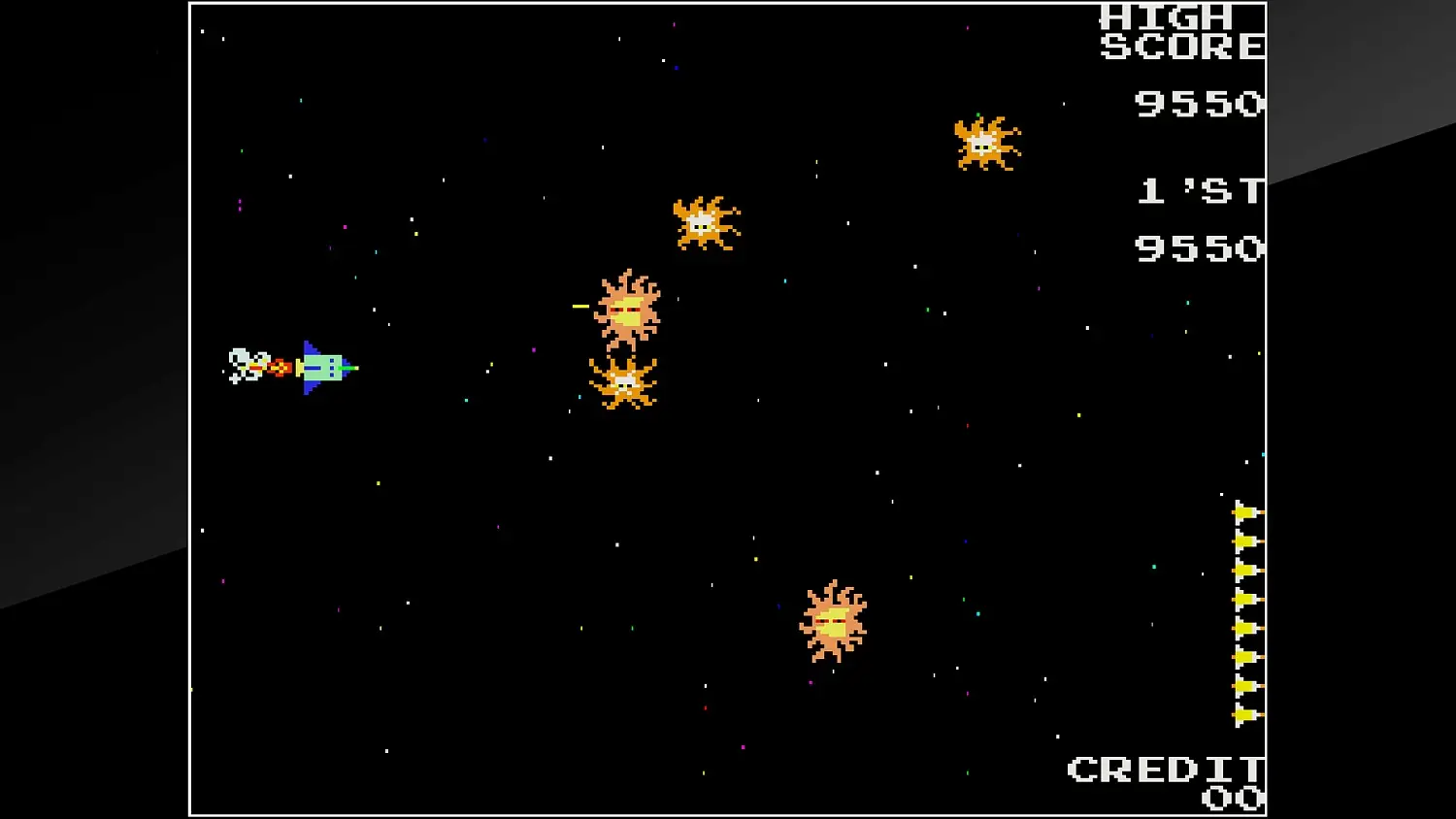Click the fourth missile icon in the stock column
Screen dimensions: 1456x819
(x=1244, y=599)
